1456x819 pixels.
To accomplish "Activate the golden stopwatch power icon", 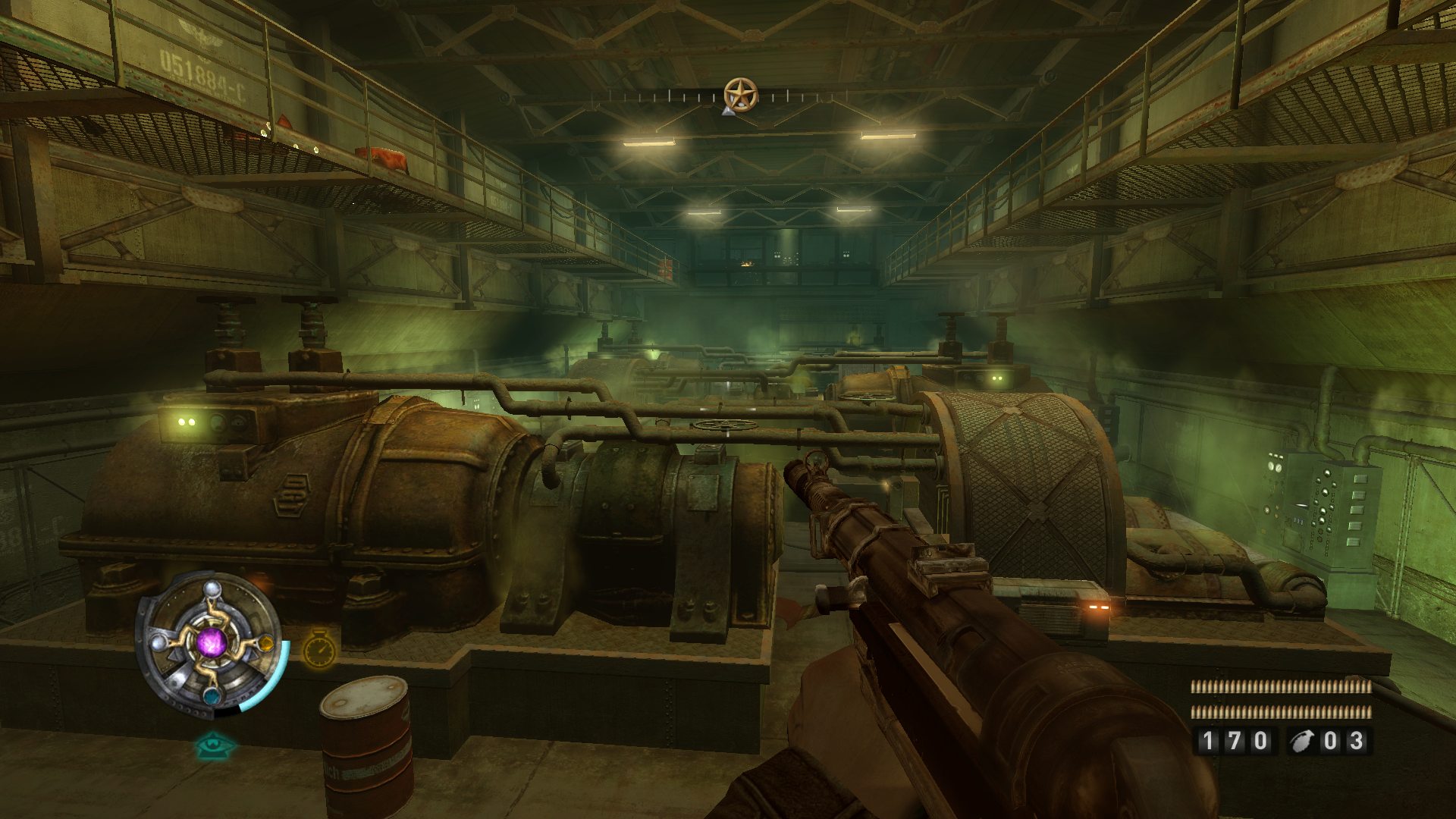I will [x=320, y=650].
